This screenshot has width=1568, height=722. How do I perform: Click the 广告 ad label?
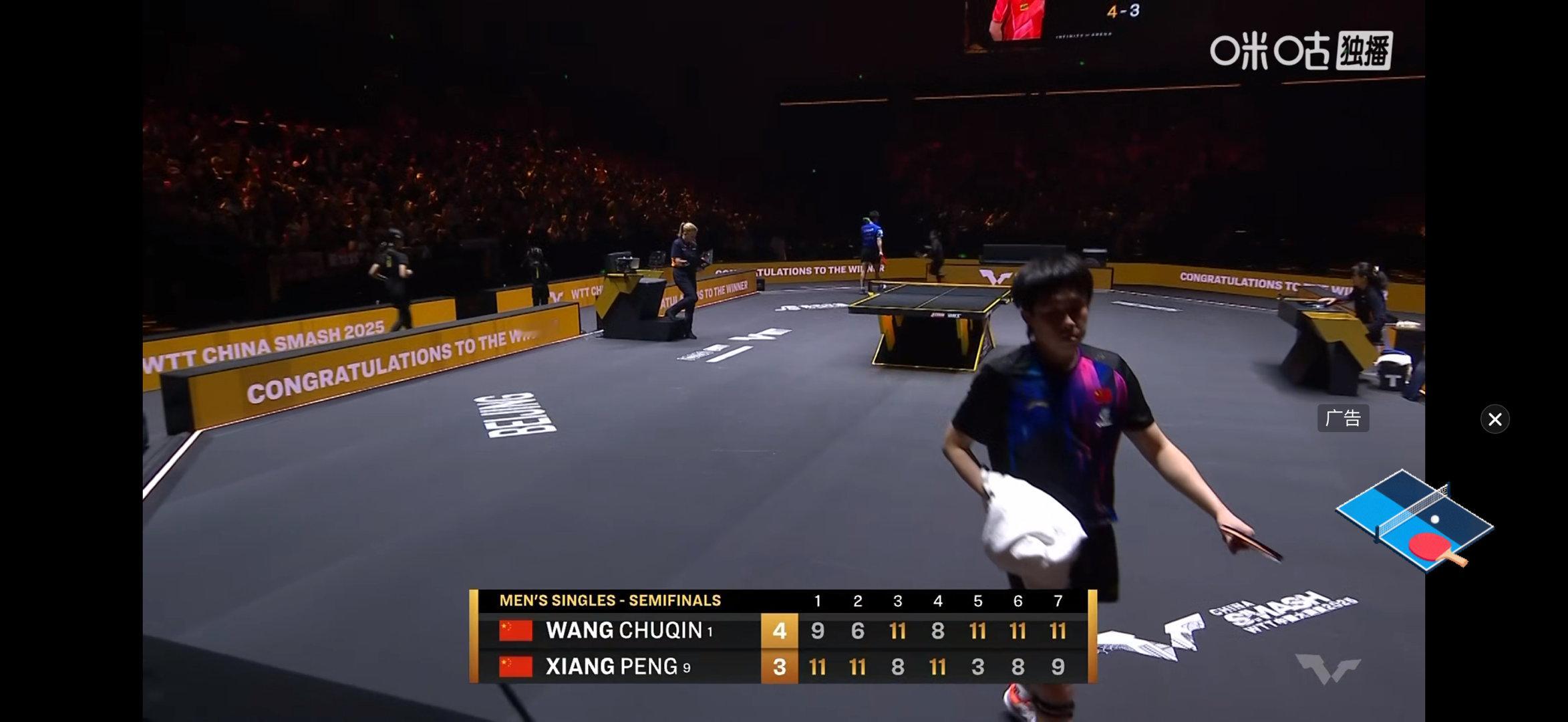click(x=1343, y=418)
